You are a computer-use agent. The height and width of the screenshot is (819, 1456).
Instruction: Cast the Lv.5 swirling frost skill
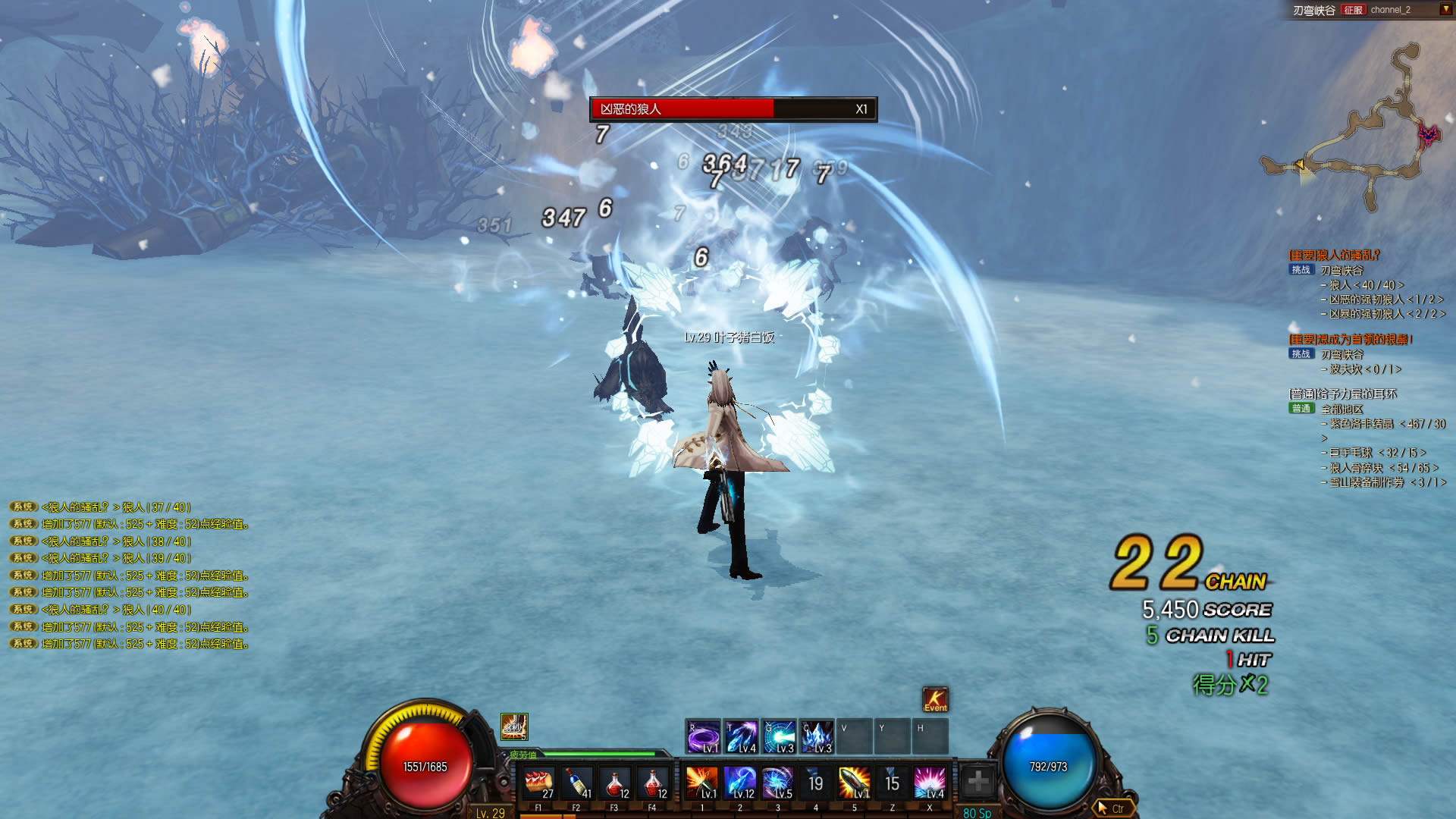pyautogui.click(x=777, y=783)
